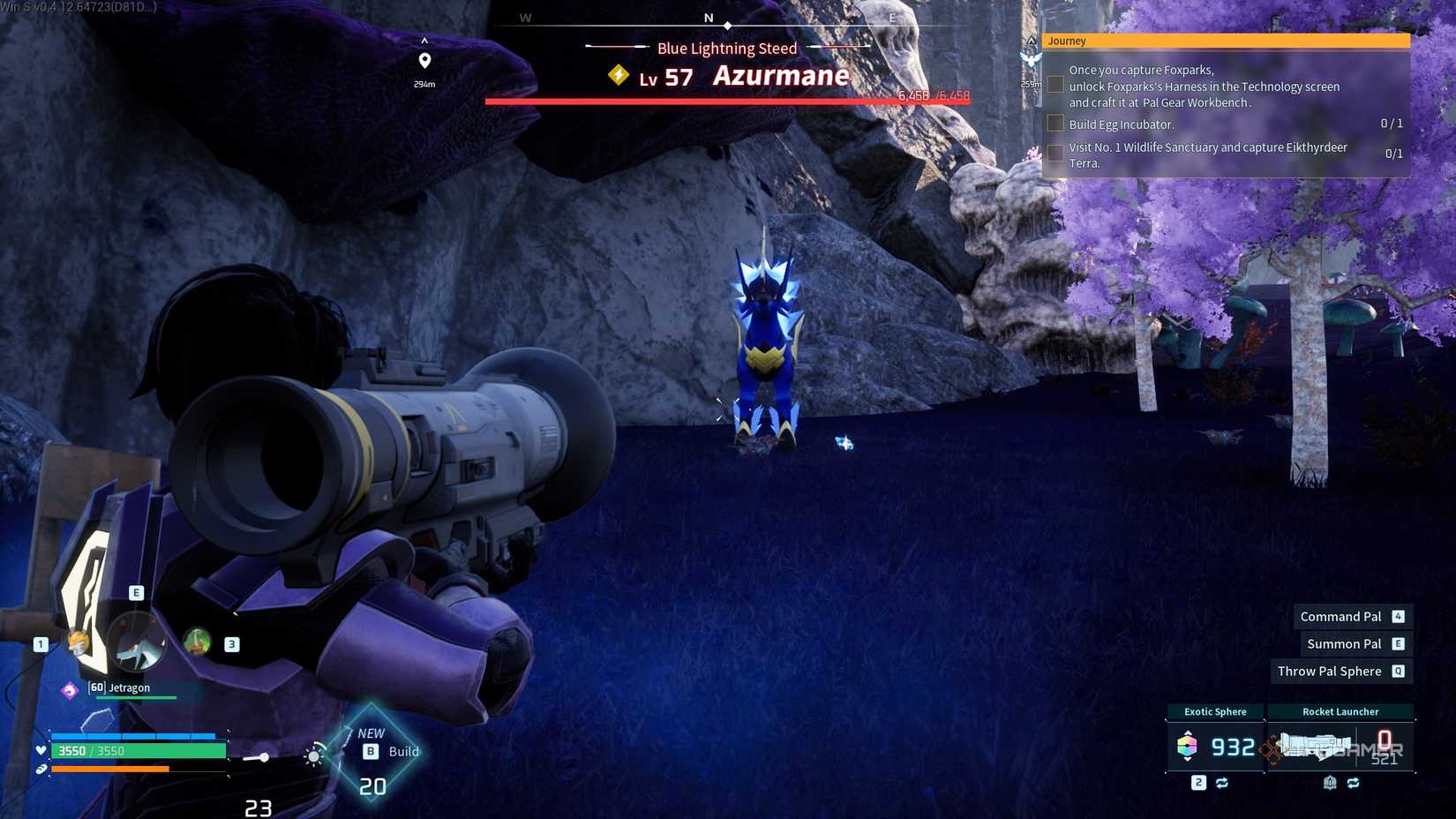Click the ammo cycle icon under Rocket Launcher

pos(1354,783)
